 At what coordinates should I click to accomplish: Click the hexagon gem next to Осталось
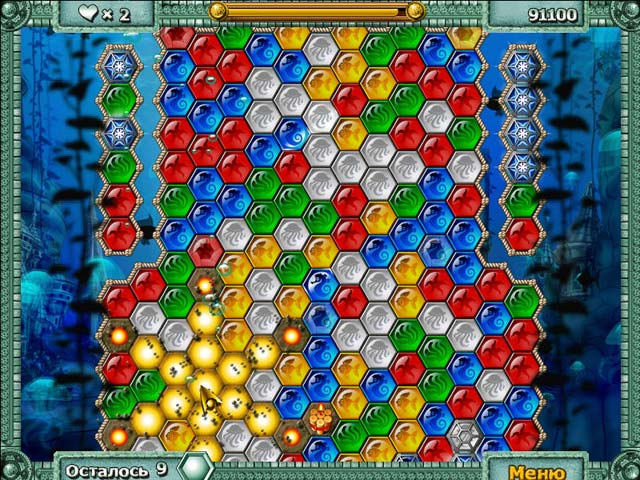click(194, 468)
